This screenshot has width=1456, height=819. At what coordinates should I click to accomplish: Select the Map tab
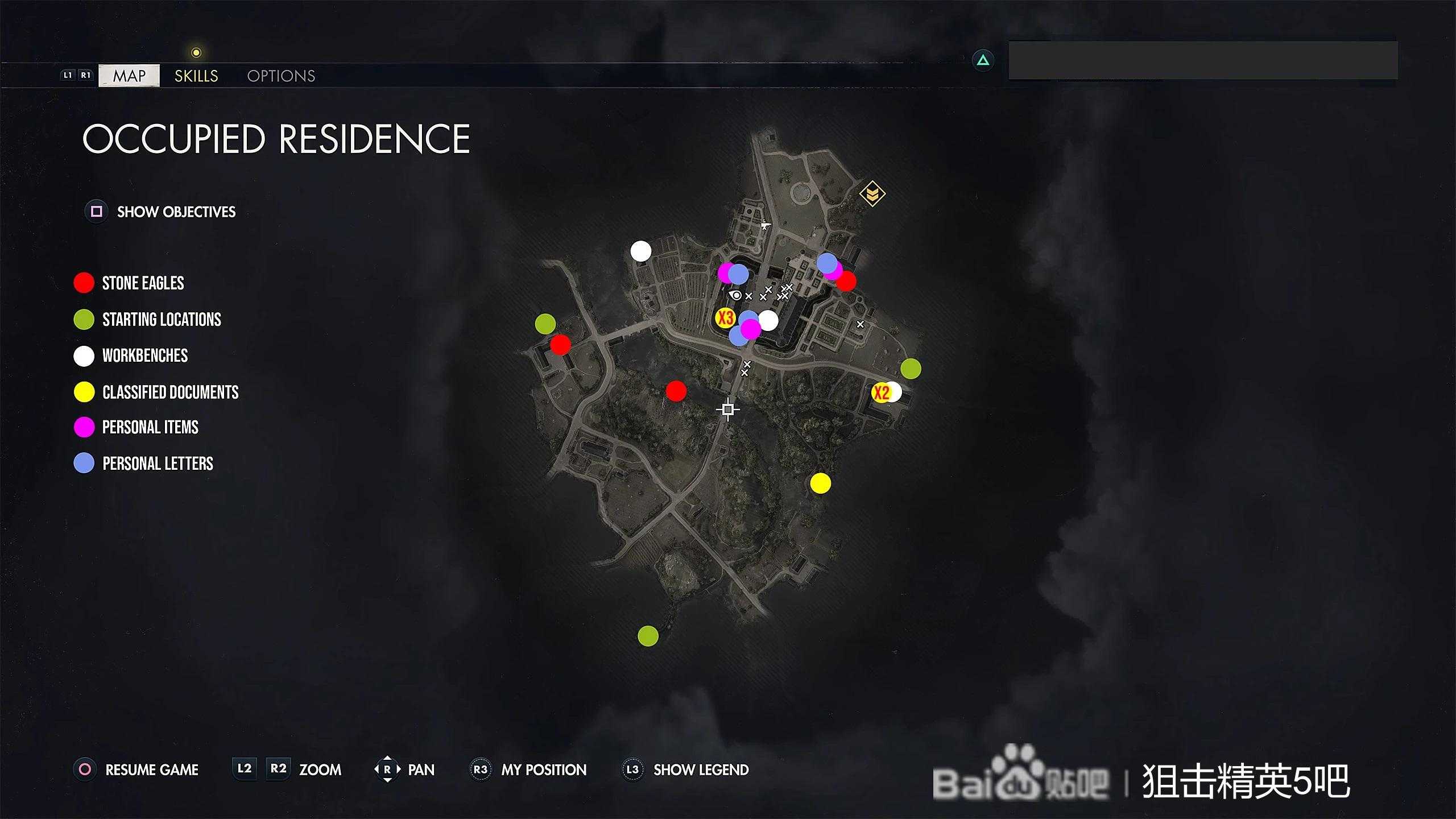[129, 76]
